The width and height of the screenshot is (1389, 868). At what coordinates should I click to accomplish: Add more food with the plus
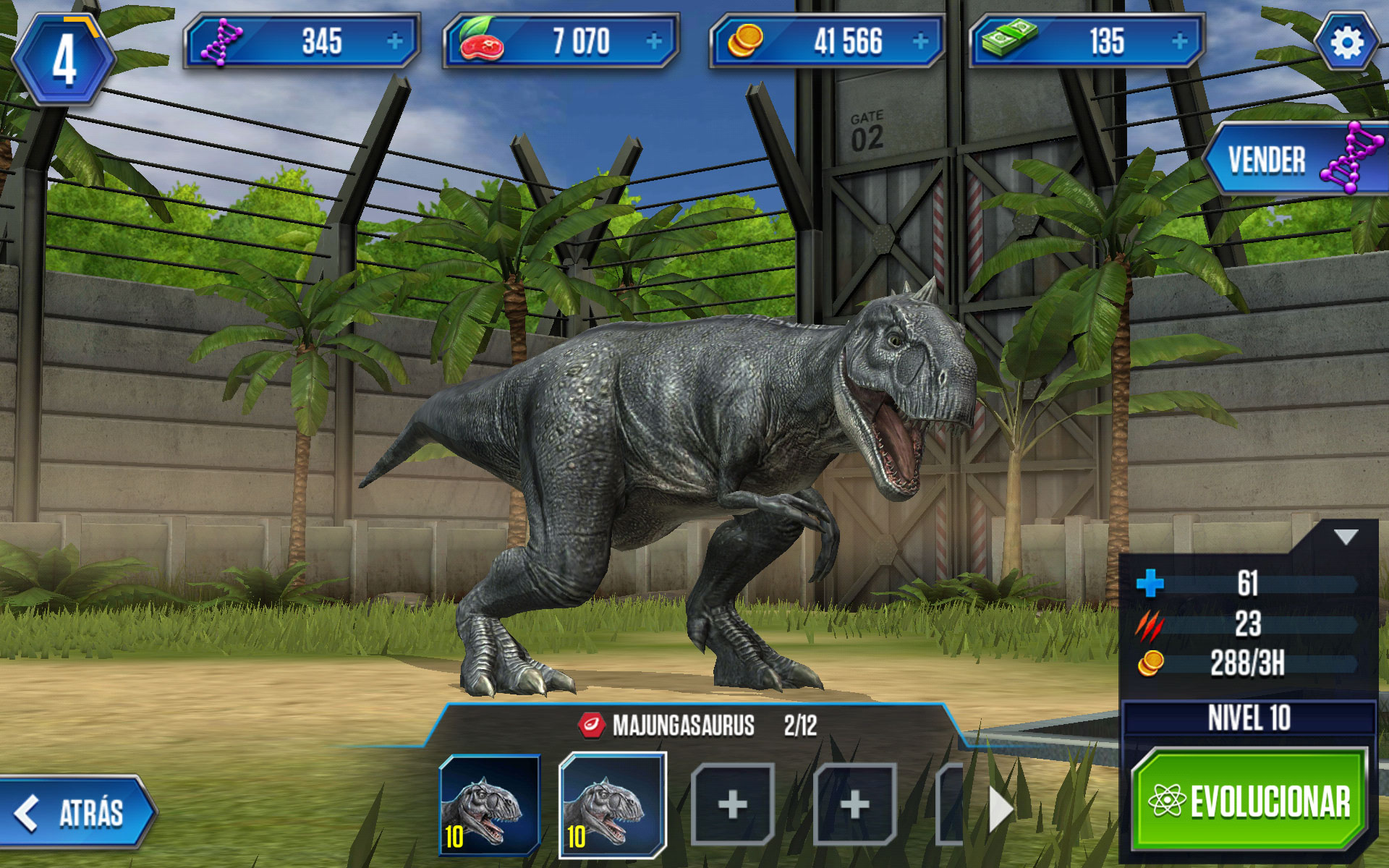pyautogui.click(x=654, y=42)
